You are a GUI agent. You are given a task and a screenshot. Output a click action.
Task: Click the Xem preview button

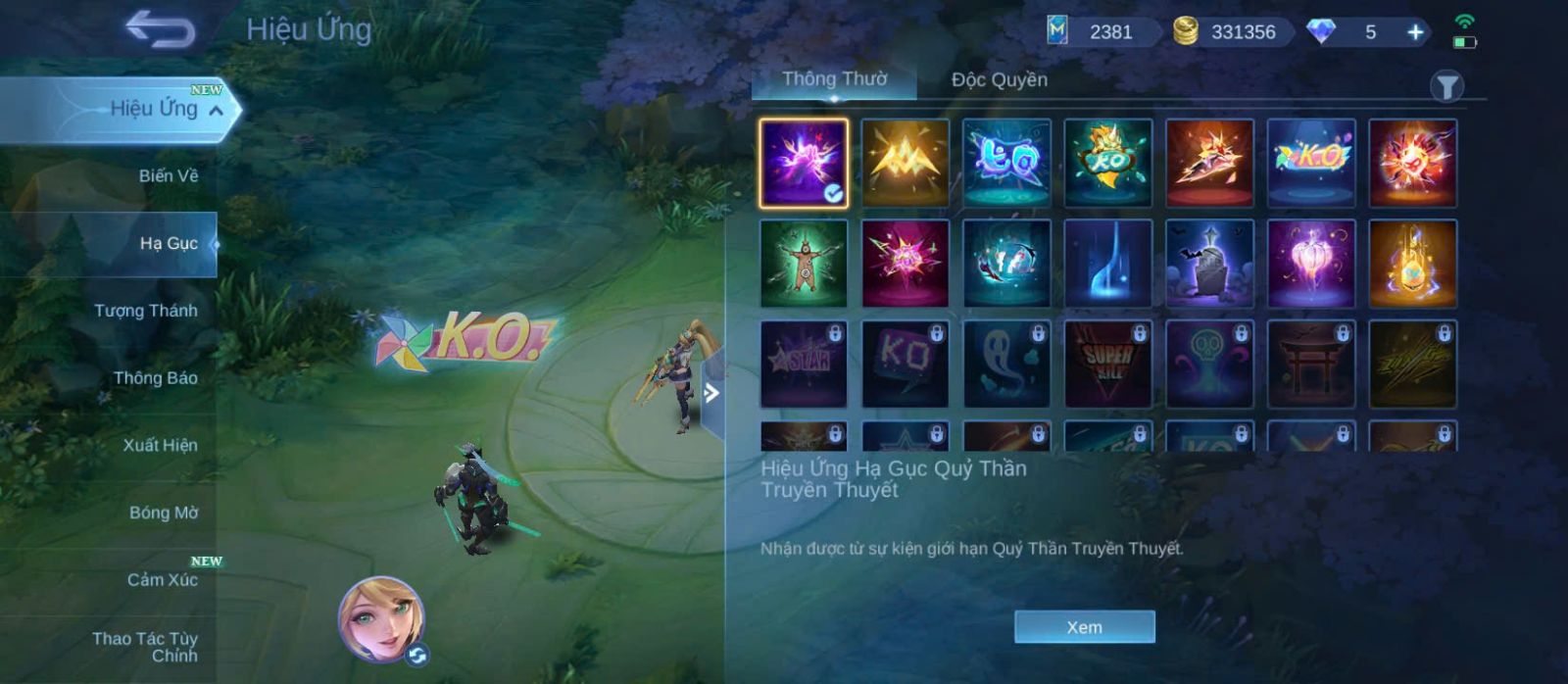point(1084,627)
